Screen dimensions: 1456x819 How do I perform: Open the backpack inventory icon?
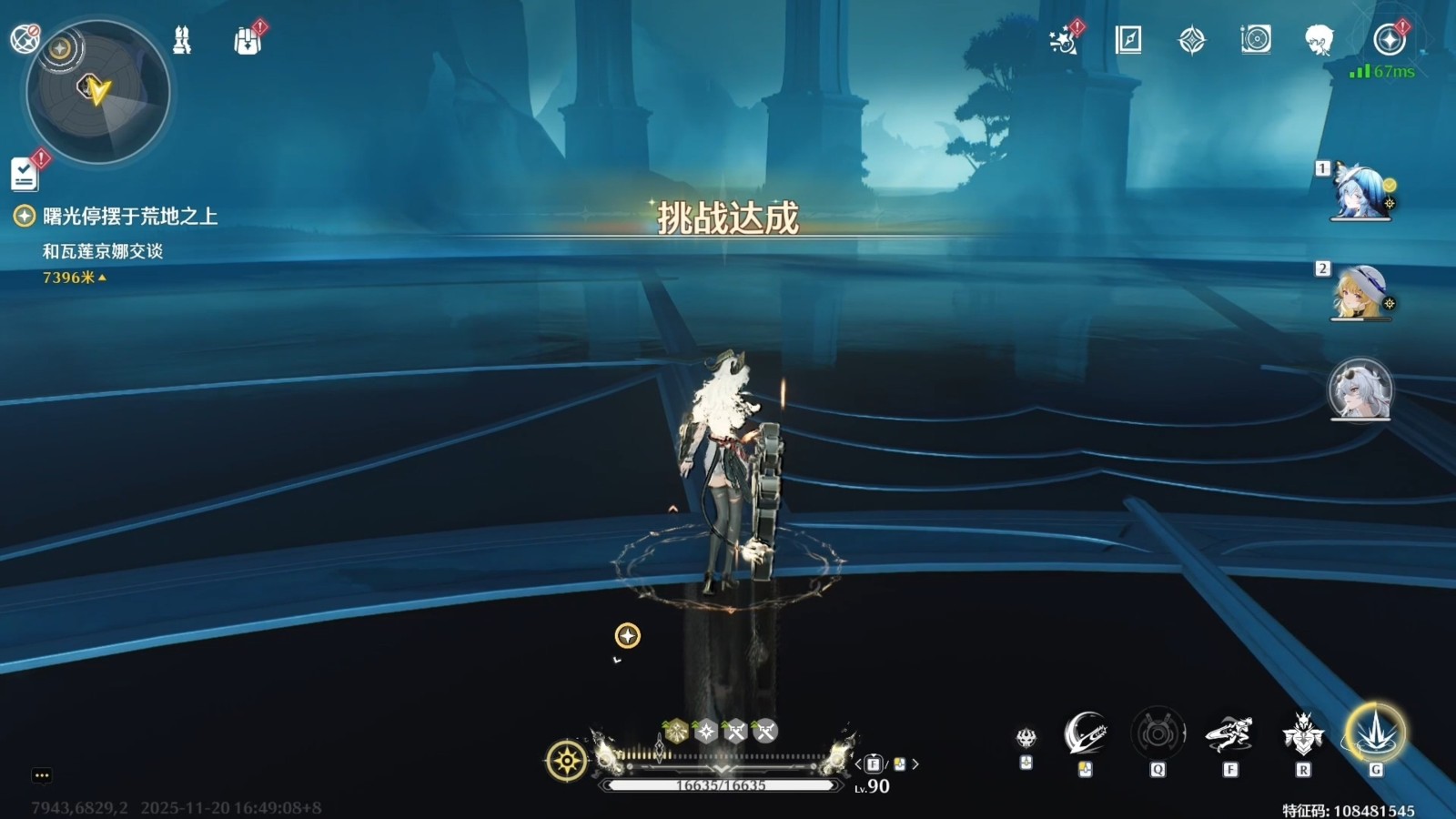248,41
